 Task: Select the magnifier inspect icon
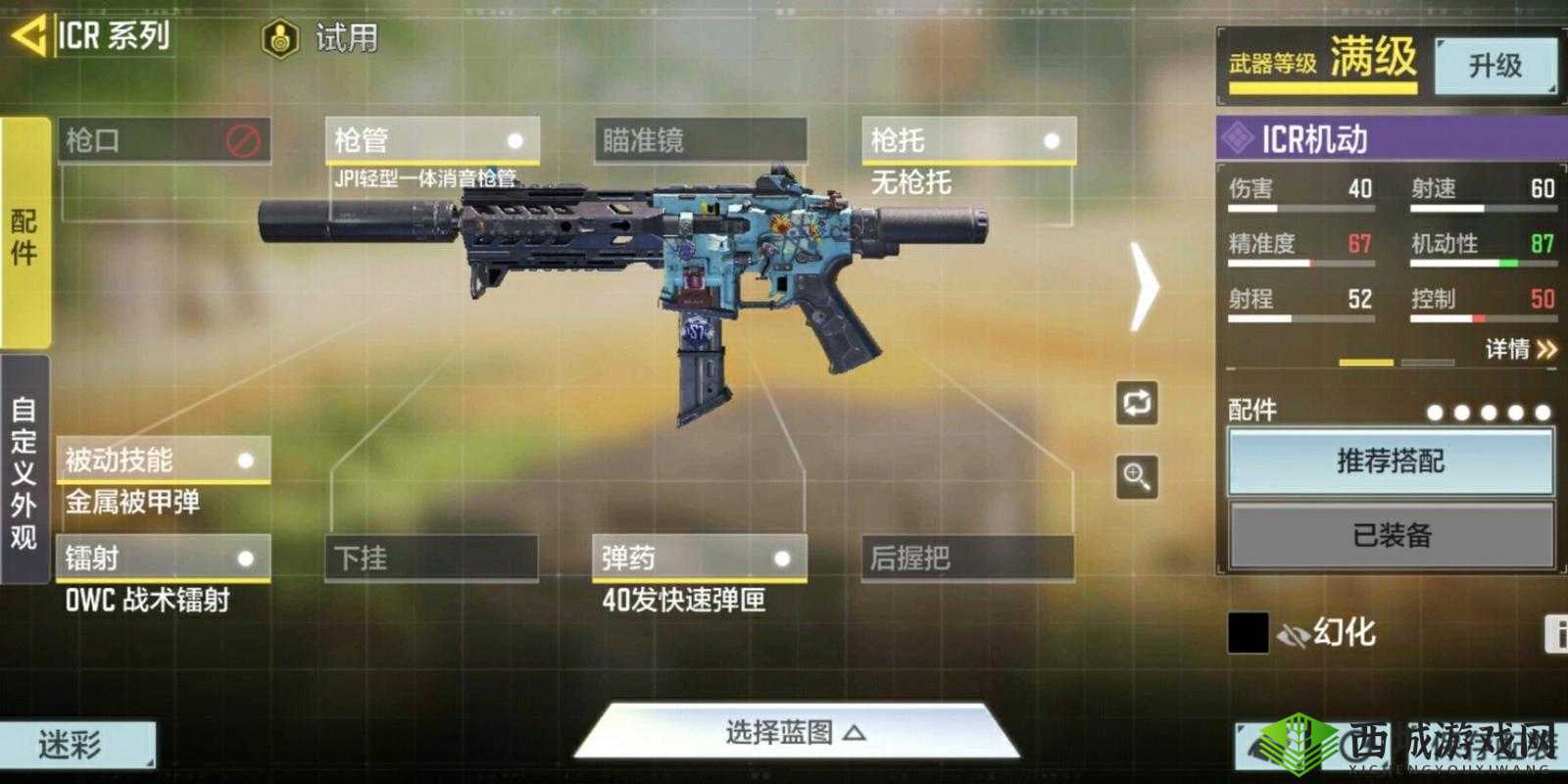coord(1136,478)
